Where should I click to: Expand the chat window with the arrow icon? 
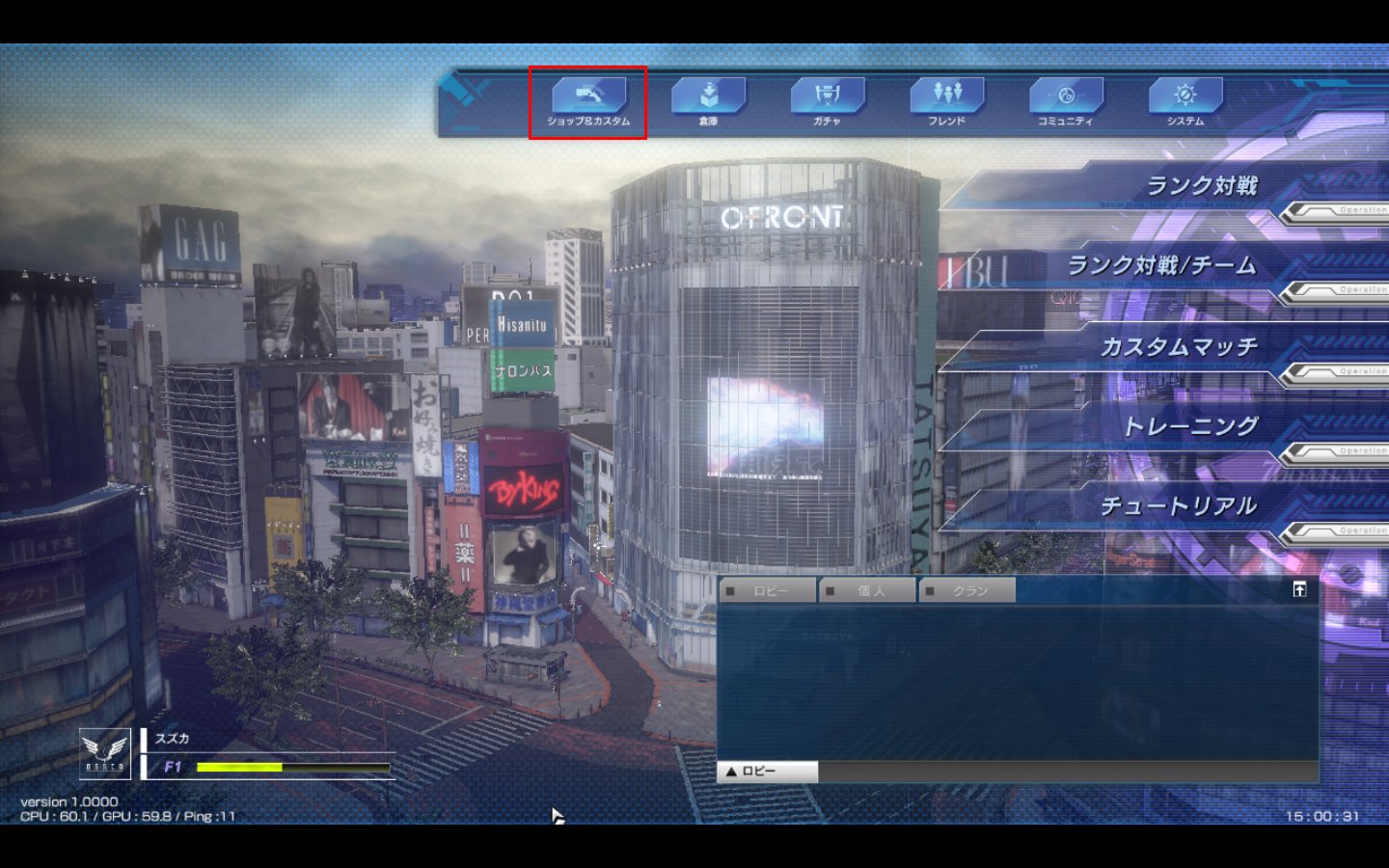pos(1299,589)
